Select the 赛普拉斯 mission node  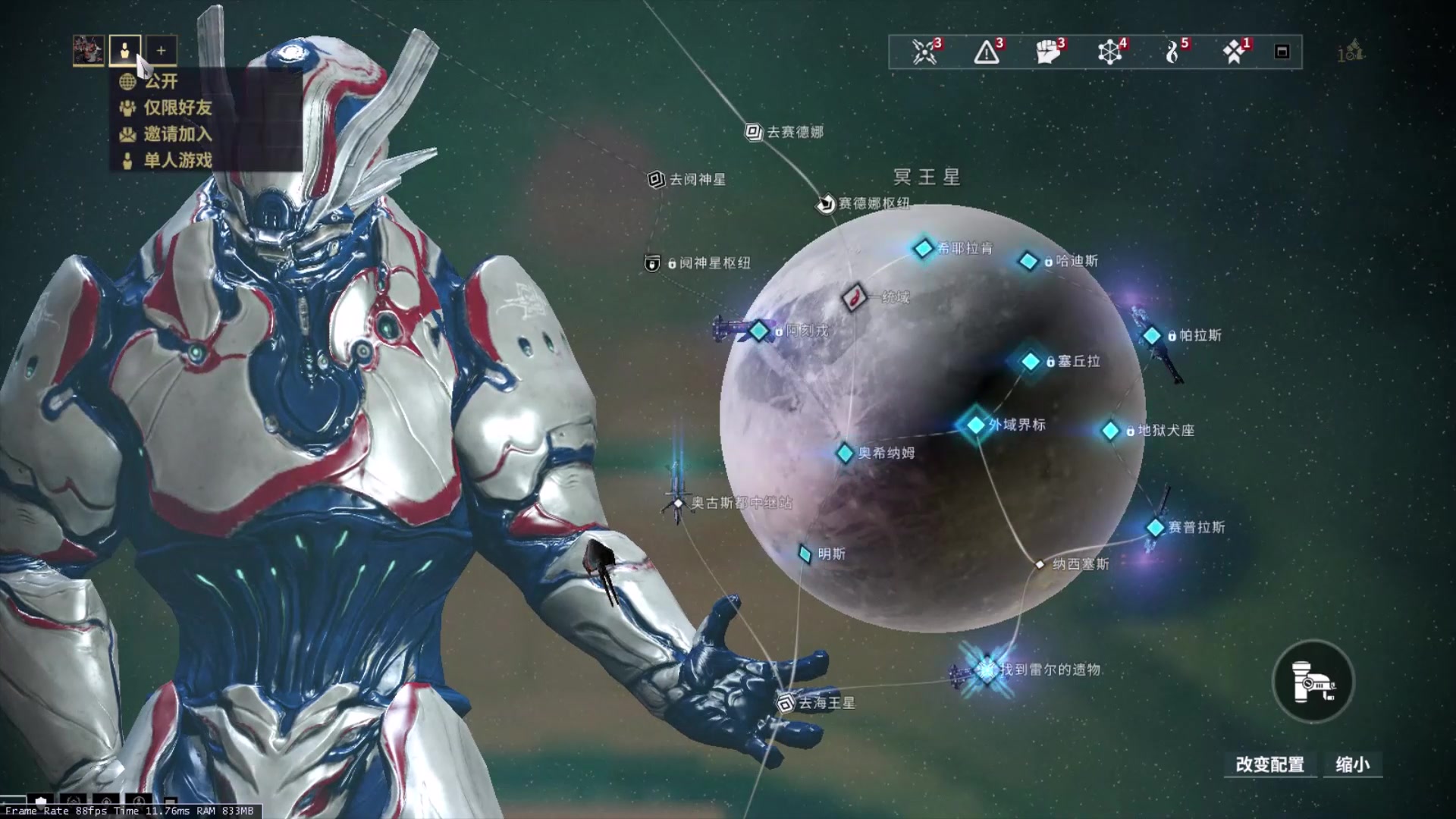pyautogui.click(x=1155, y=527)
